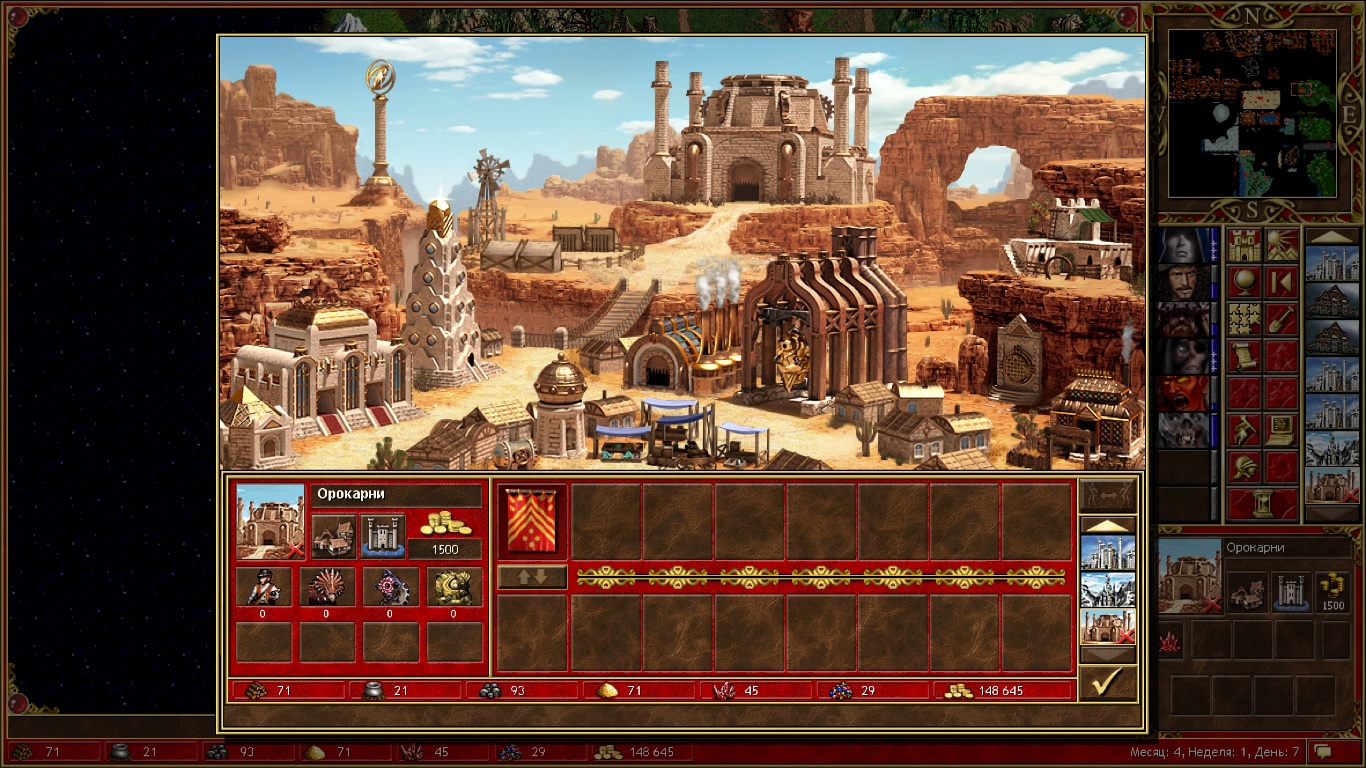Click the split stack button above the town list
Viewport: 1366px width, 768px height.
pos(1107,496)
